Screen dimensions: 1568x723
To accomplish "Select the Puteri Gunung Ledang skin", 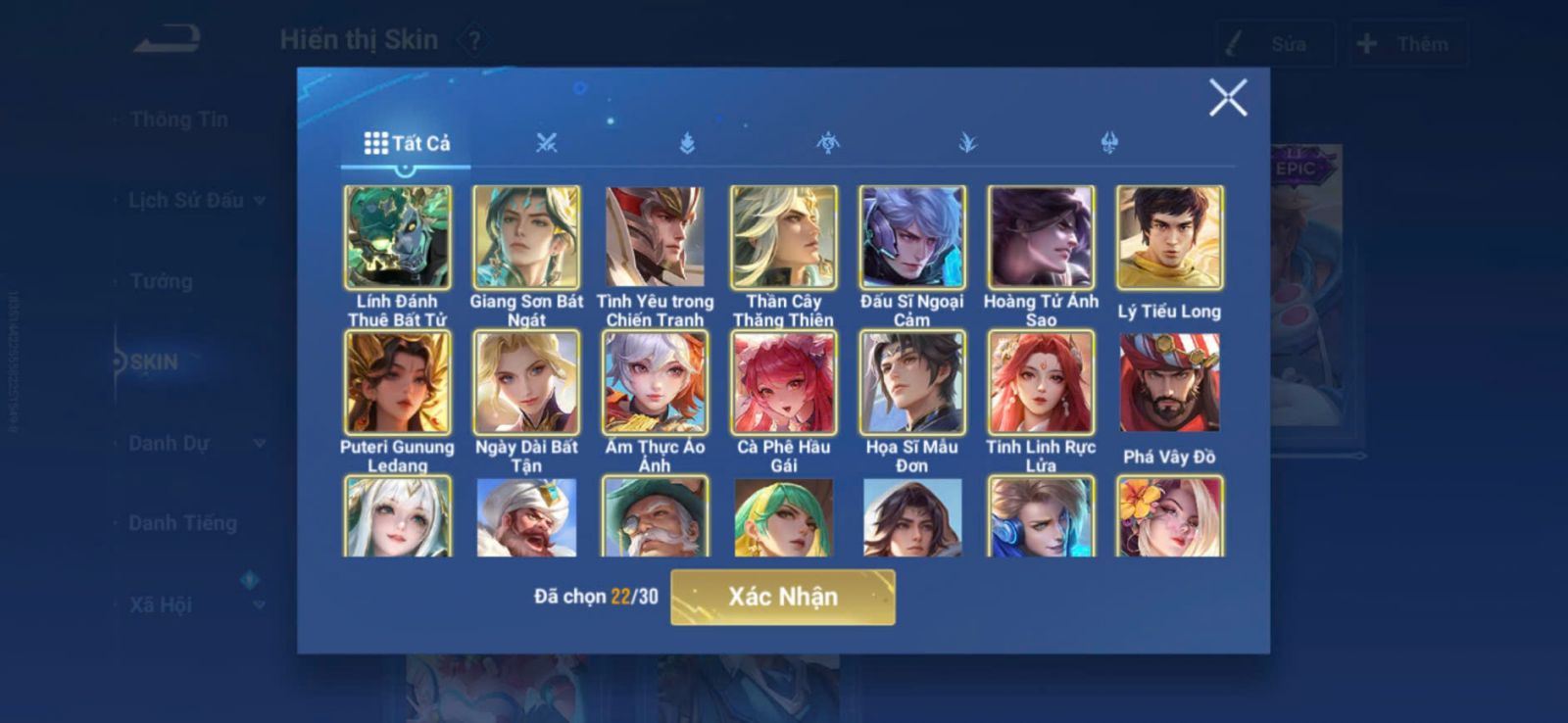I will click(398, 382).
